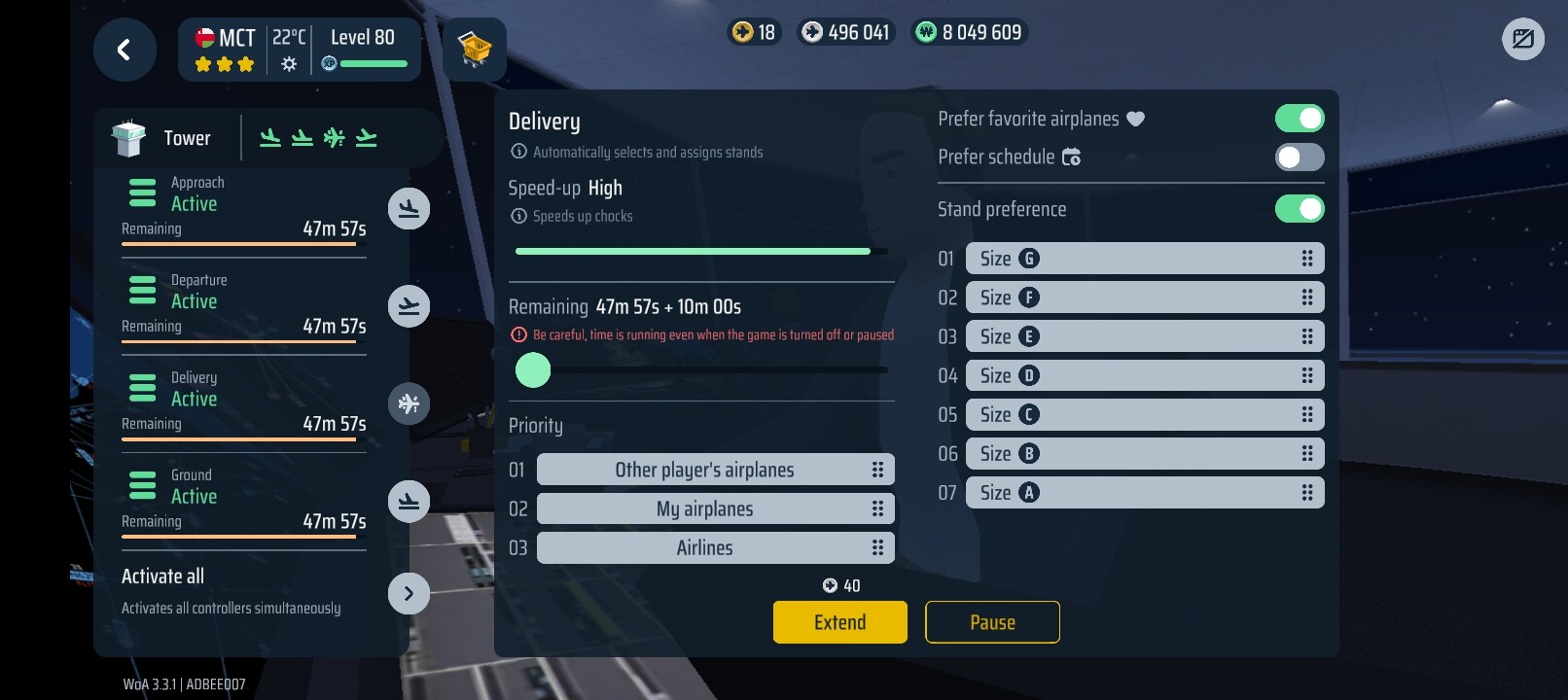Screen dimensions: 1568x700
Task: Open the shopping cart store
Action: pyautogui.click(x=475, y=49)
